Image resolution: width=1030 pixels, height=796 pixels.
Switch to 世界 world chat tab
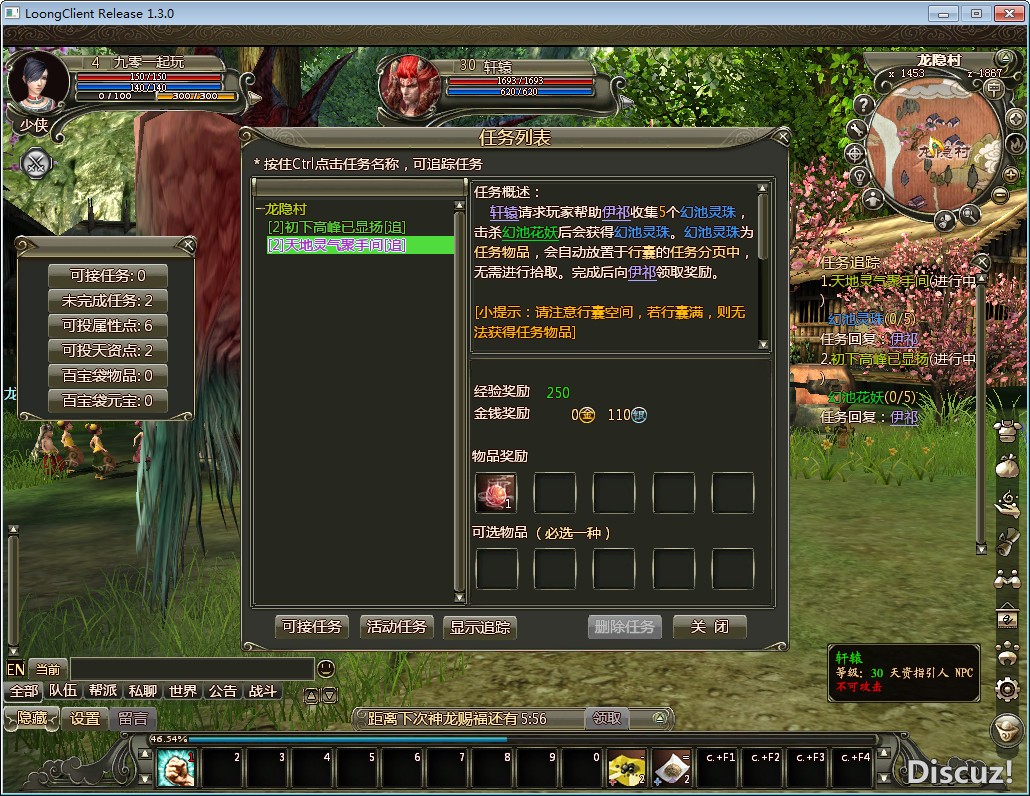[x=183, y=691]
